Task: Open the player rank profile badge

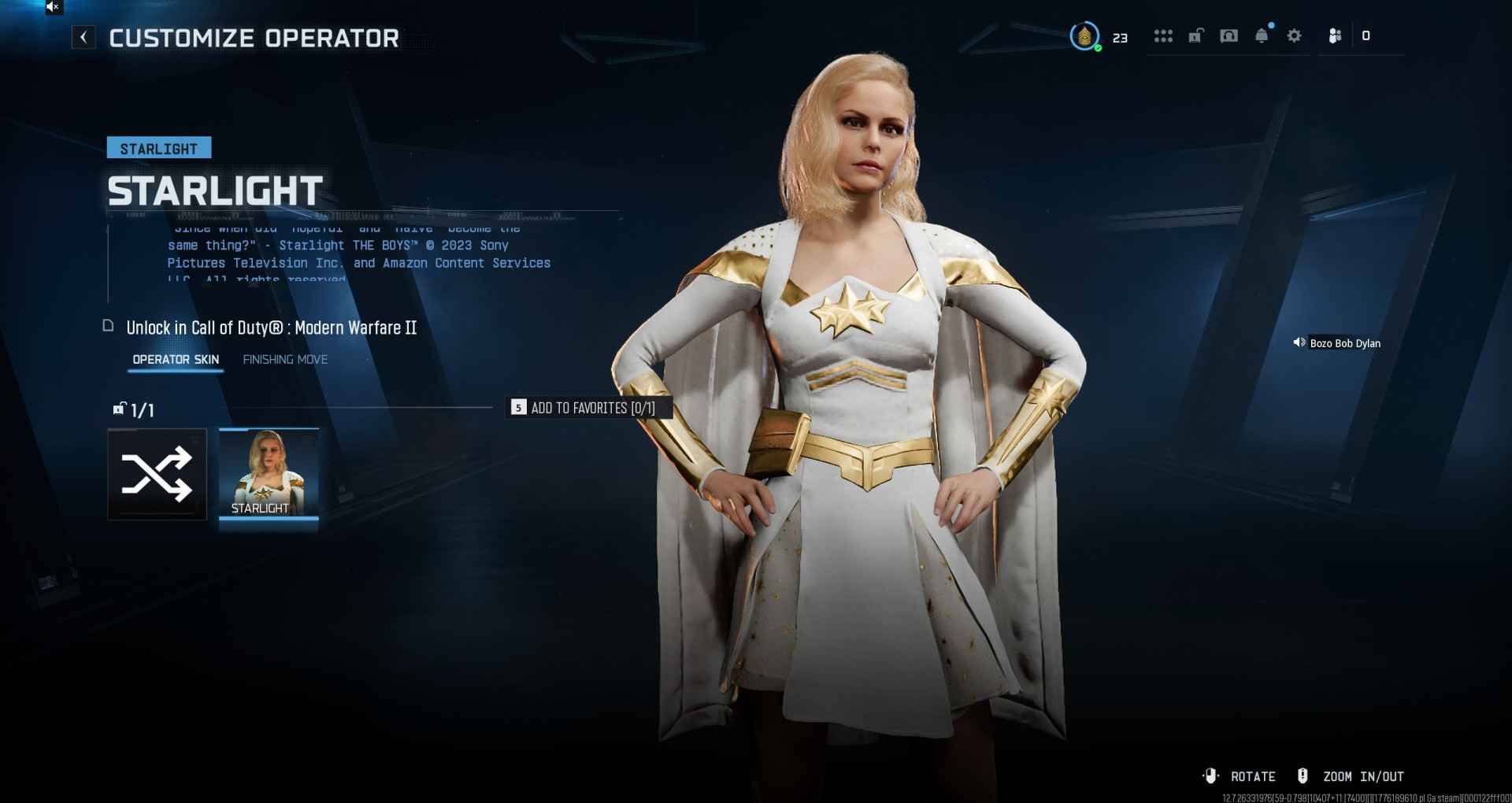Action: [x=1084, y=36]
